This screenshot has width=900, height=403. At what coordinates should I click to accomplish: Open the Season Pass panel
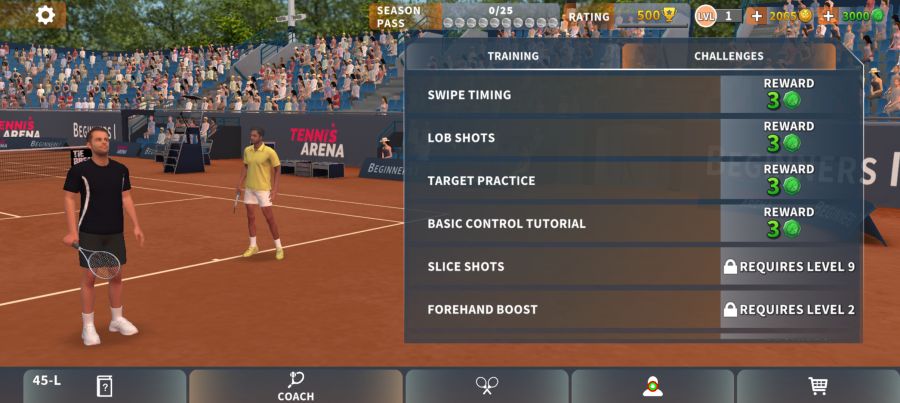point(465,16)
